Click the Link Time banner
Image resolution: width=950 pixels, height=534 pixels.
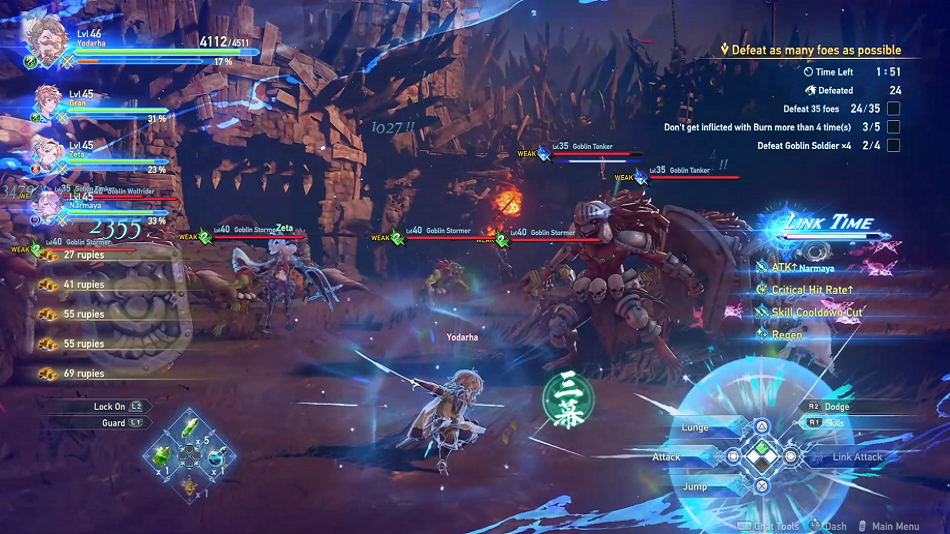pyautogui.click(x=829, y=223)
